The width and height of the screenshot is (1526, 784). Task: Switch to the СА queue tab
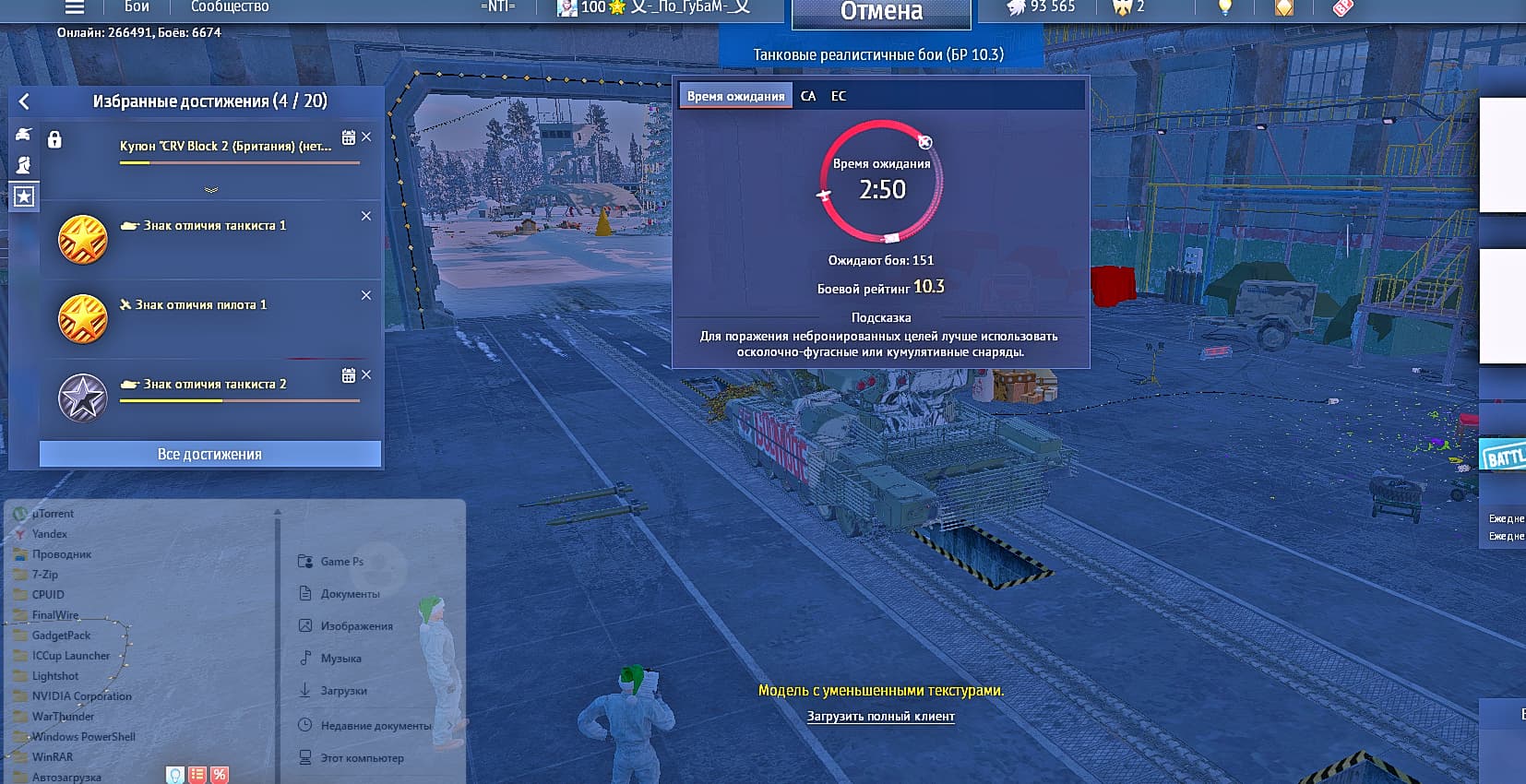pos(809,95)
